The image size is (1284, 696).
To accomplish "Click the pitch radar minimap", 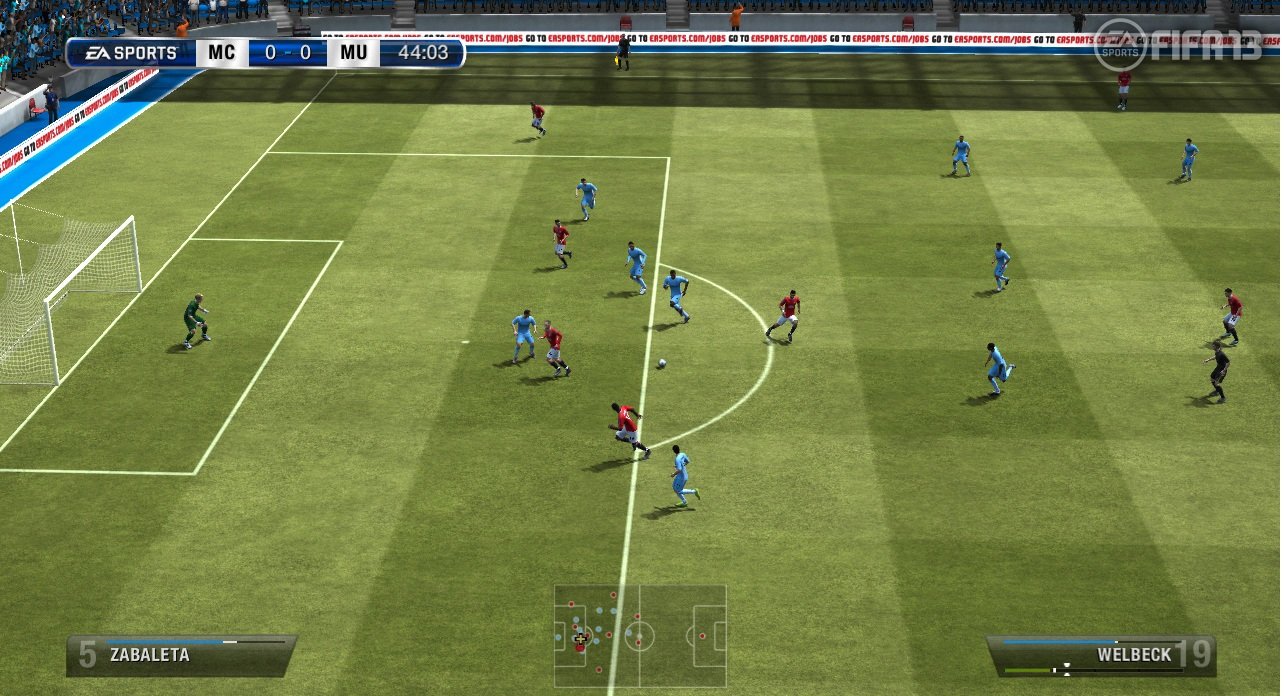I will (640, 636).
